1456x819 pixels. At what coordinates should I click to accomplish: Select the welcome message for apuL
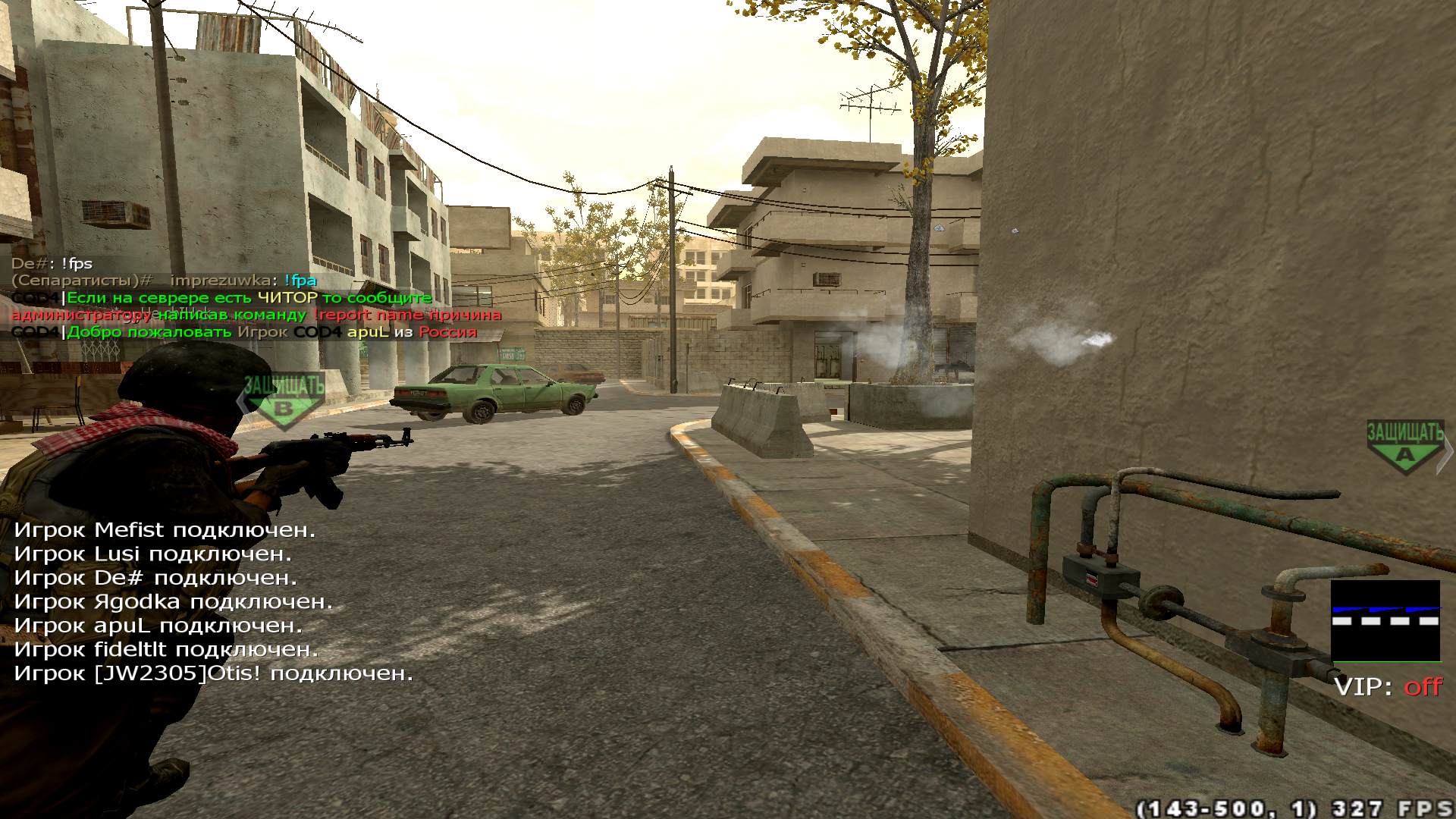244,332
